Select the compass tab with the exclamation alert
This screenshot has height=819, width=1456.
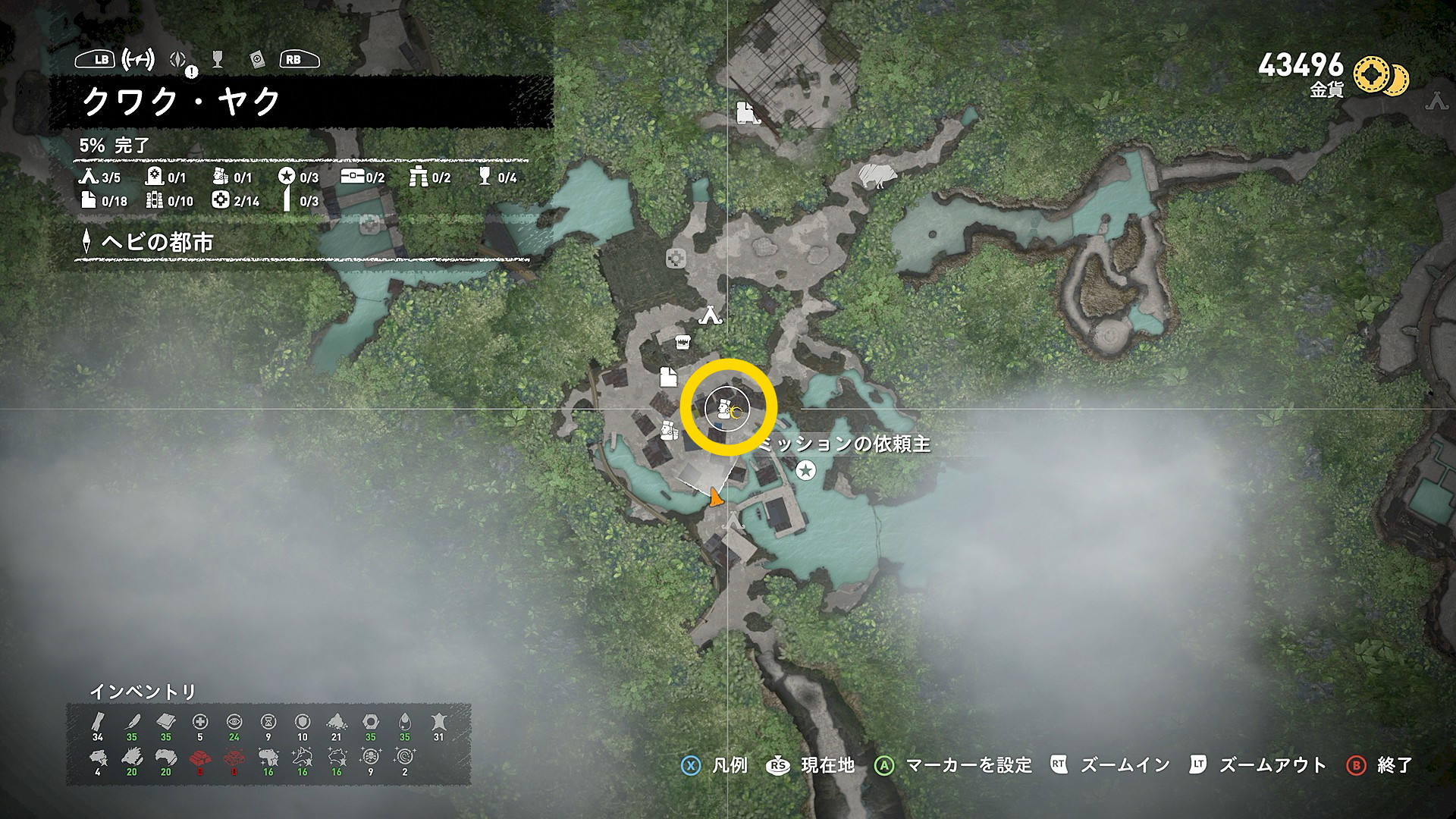click(x=179, y=60)
